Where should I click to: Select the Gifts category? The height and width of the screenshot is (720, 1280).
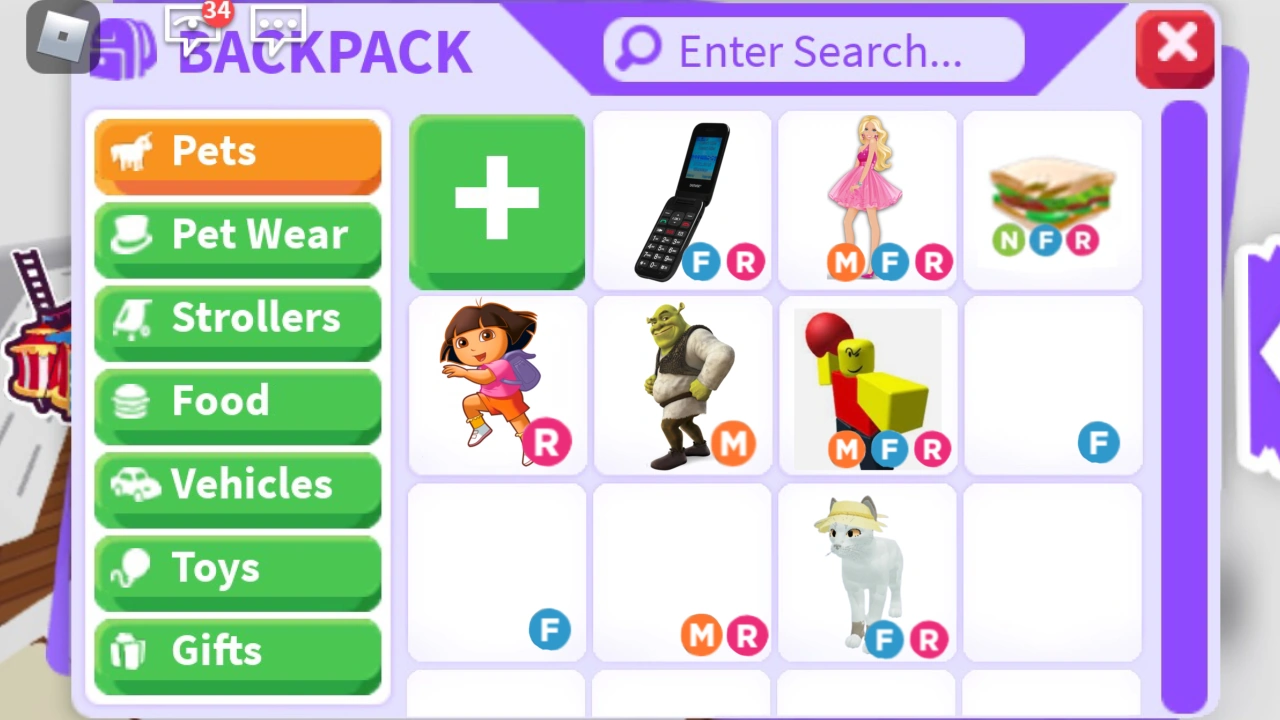(238, 650)
